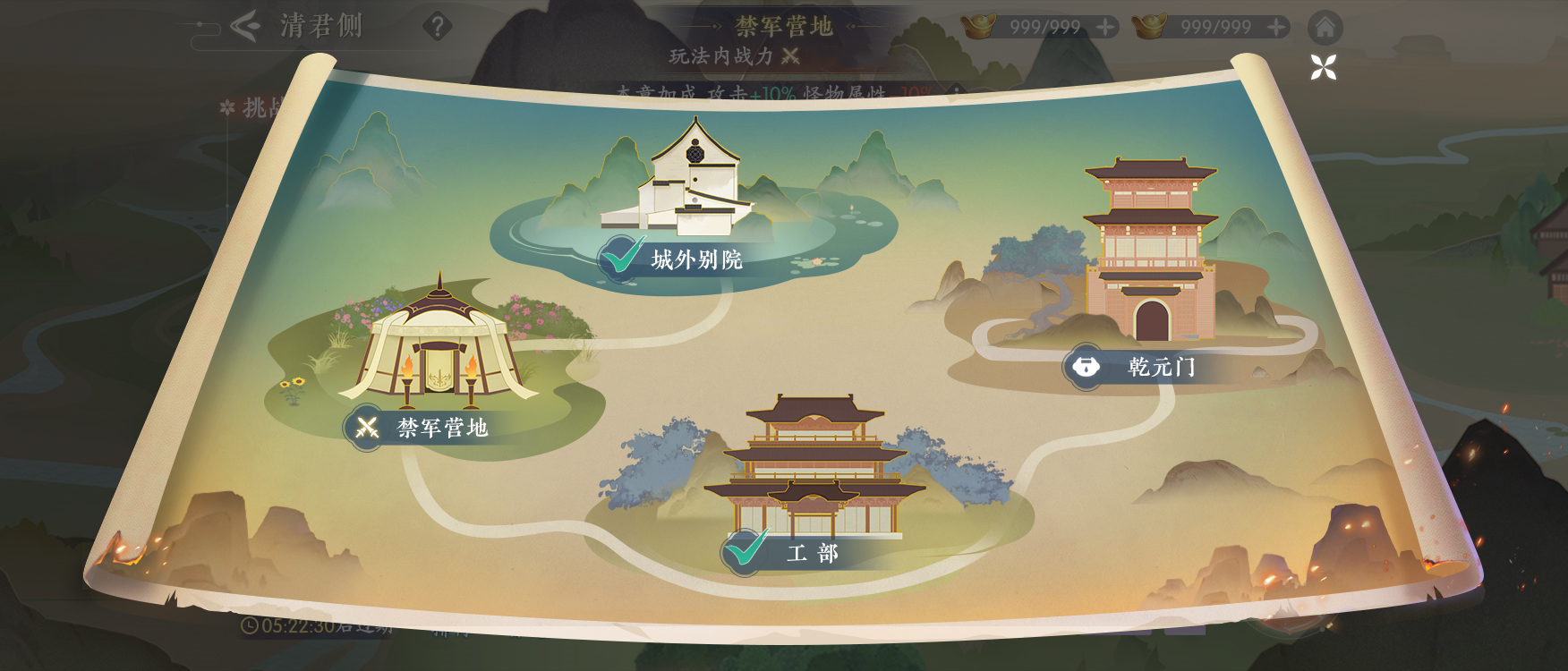This screenshot has width=1568, height=671.
Task: Click the green checkmark on 工部
Action: pyautogui.click(x=744, y=552)
